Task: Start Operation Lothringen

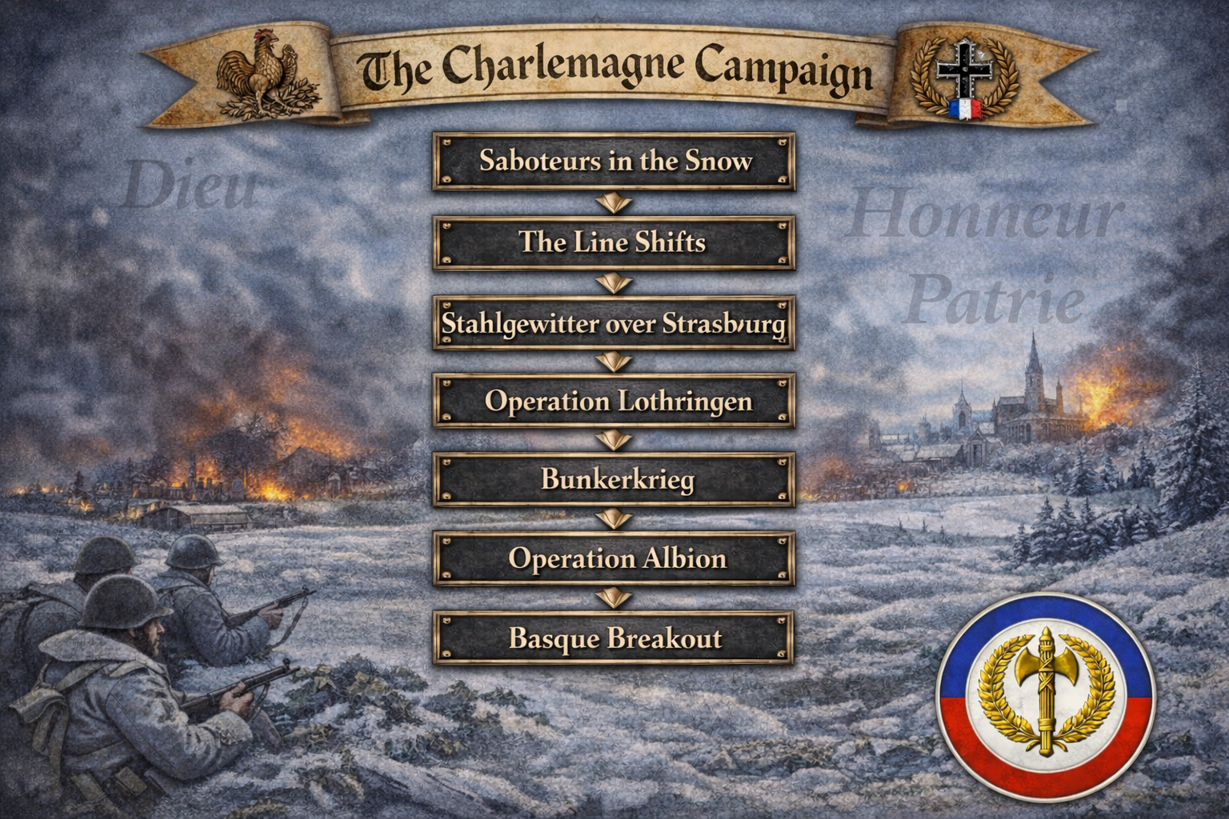Action: pyautogui.click(x=614, y=401)
